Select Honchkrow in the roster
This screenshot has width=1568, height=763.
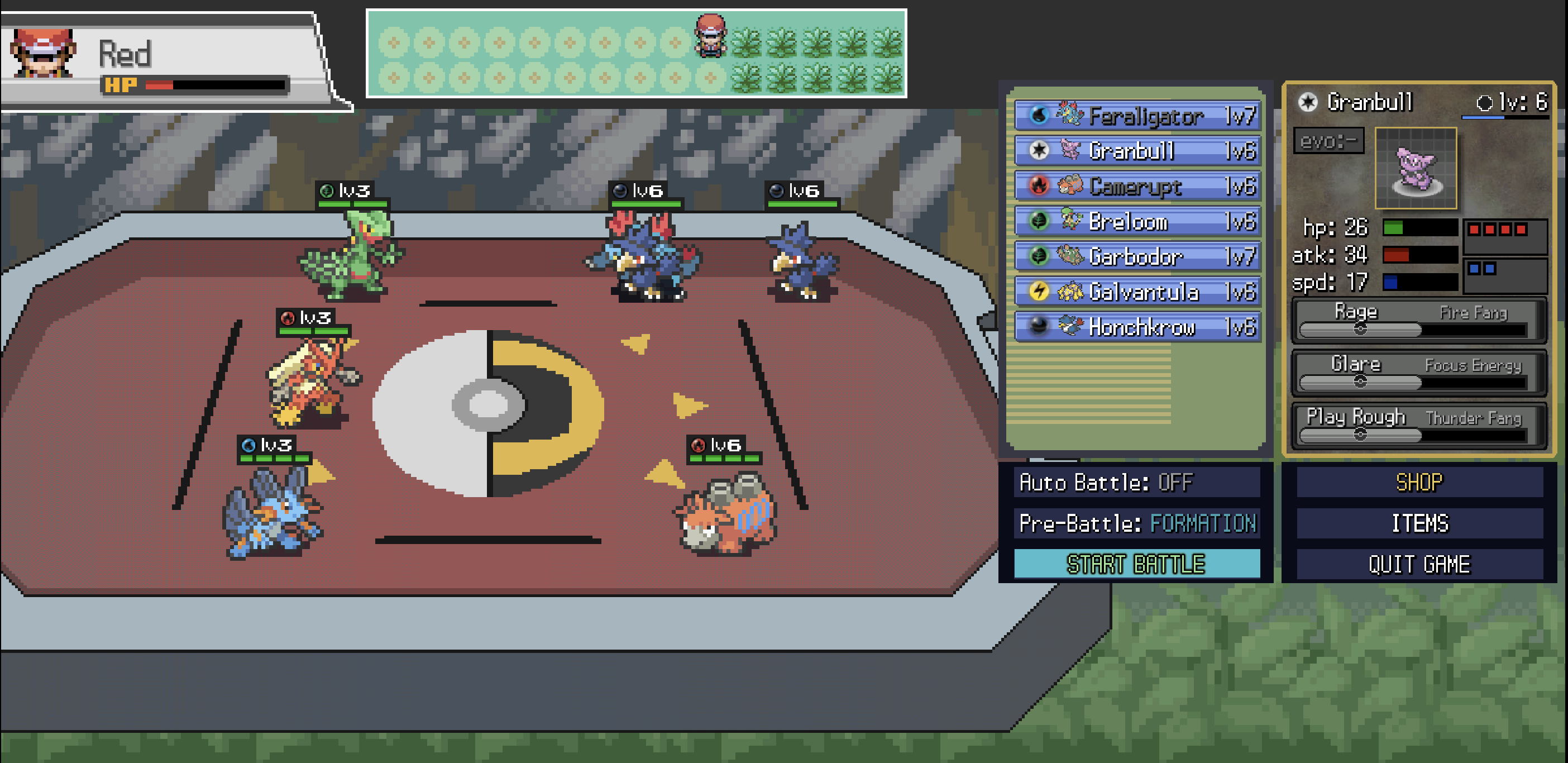point(1137,327)
